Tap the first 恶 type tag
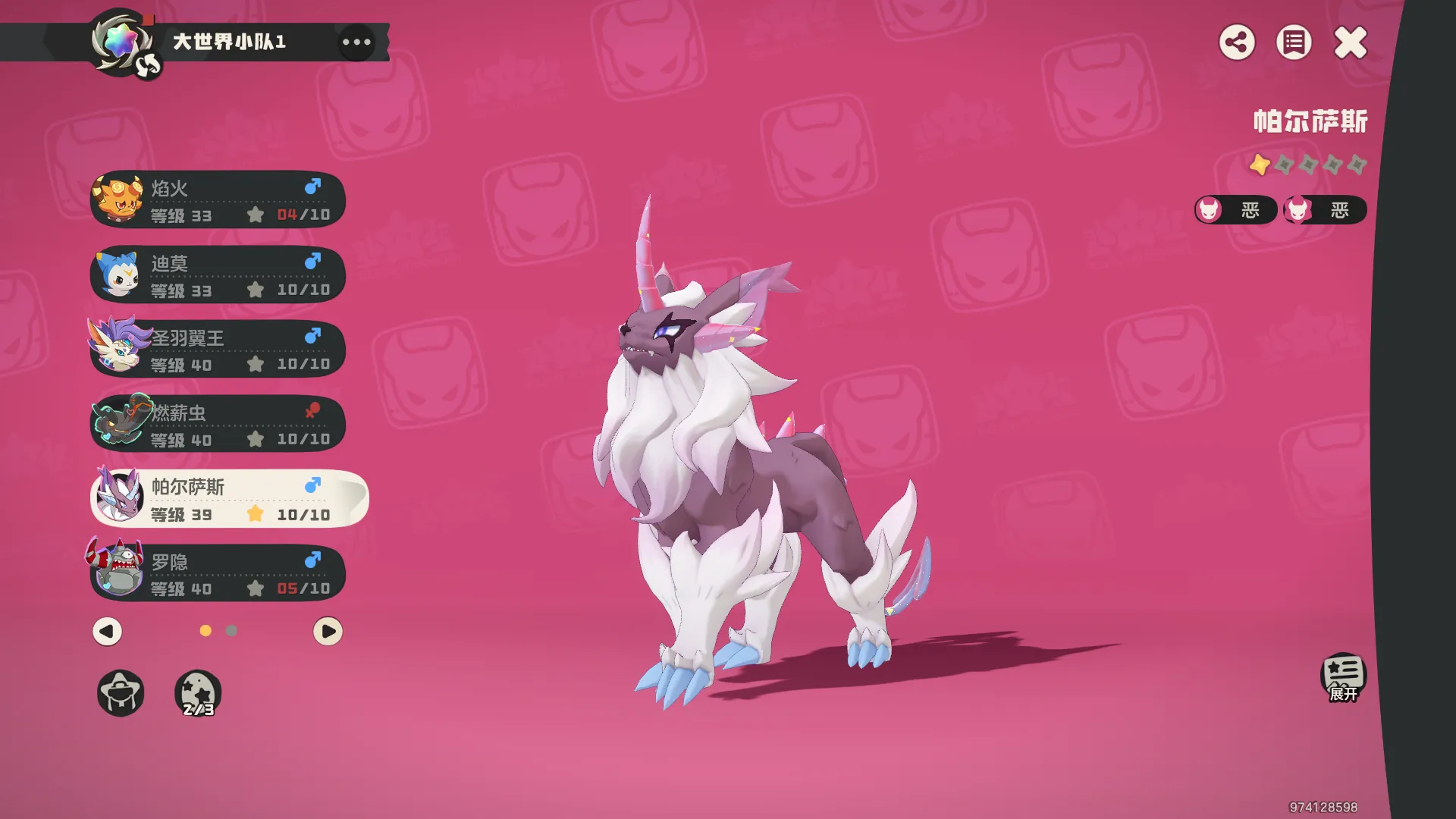The image size is (1456, 819). 1236,210
